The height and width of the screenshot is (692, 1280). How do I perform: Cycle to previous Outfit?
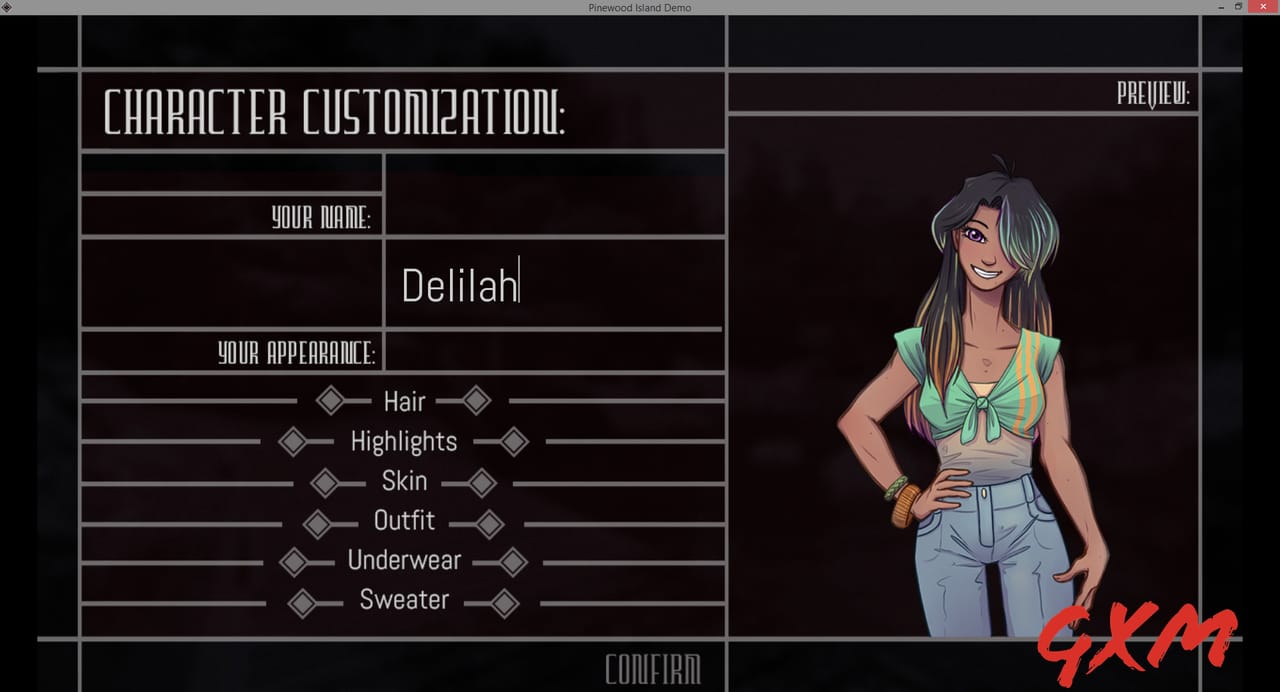pyautogui.click(x=317, y=523)
